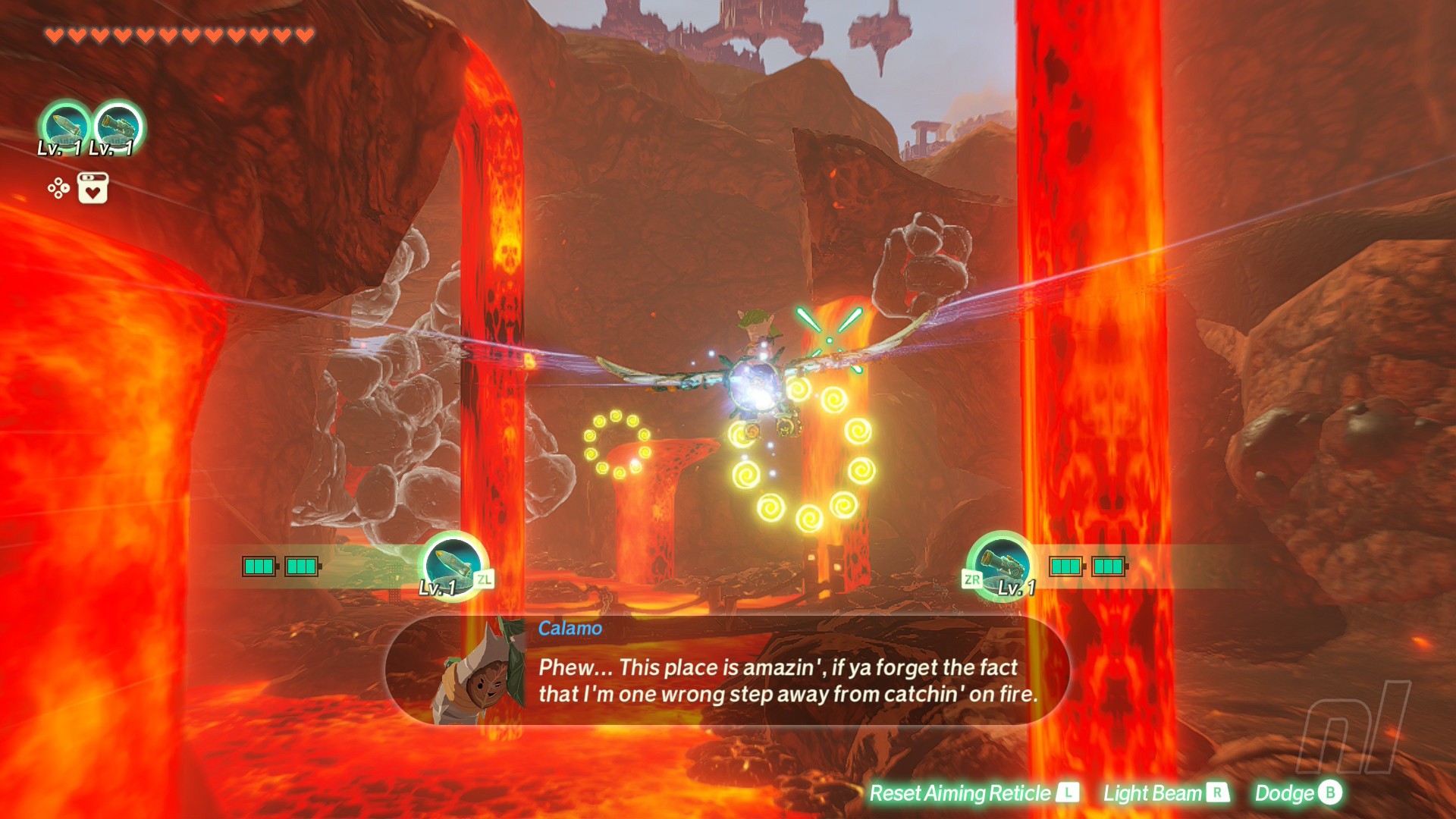This screenshot has width=1456, height=819.
Task: Use the heart container healing item icon
Action: point(93,188)
